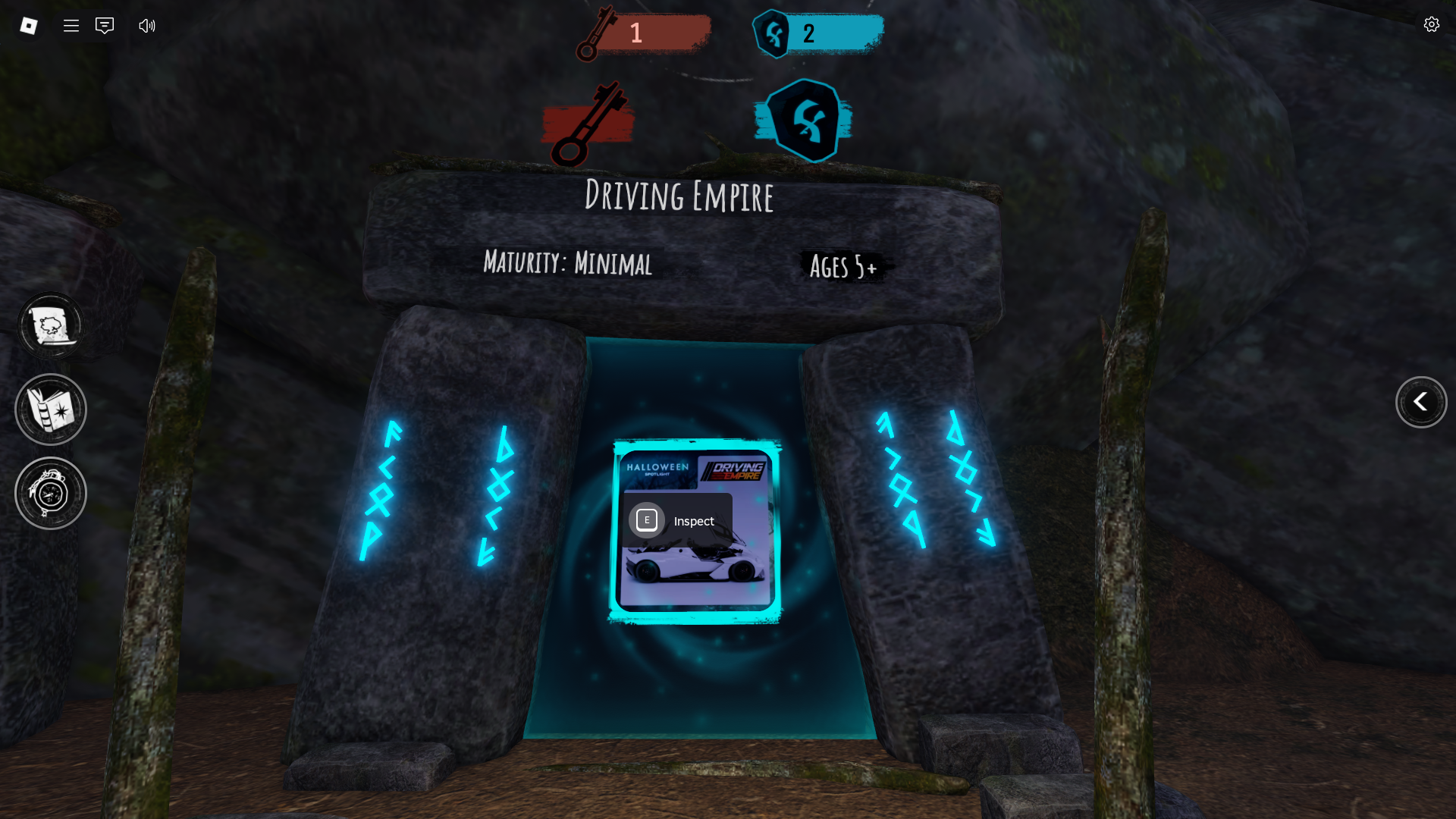Mute the game audio speaker icon
The height and width of the screenshot is (819, 1456).
click(x=146, y=25)
